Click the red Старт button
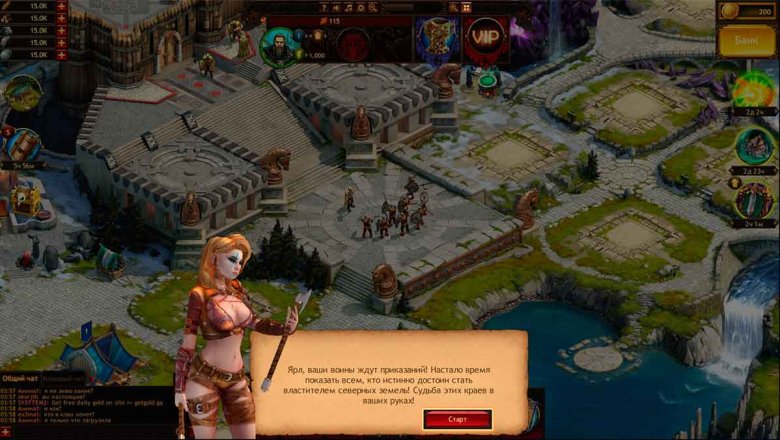This screenshot has width=780, height=440. pos(457,419)
